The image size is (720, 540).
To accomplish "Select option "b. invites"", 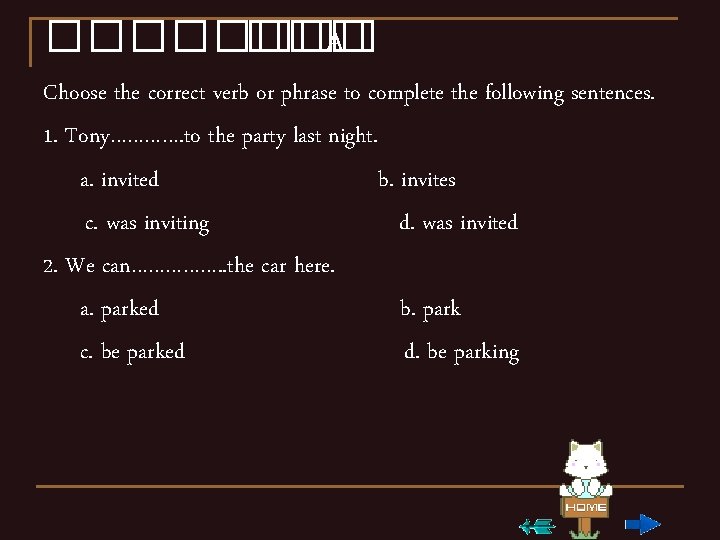I will point(417,180).
